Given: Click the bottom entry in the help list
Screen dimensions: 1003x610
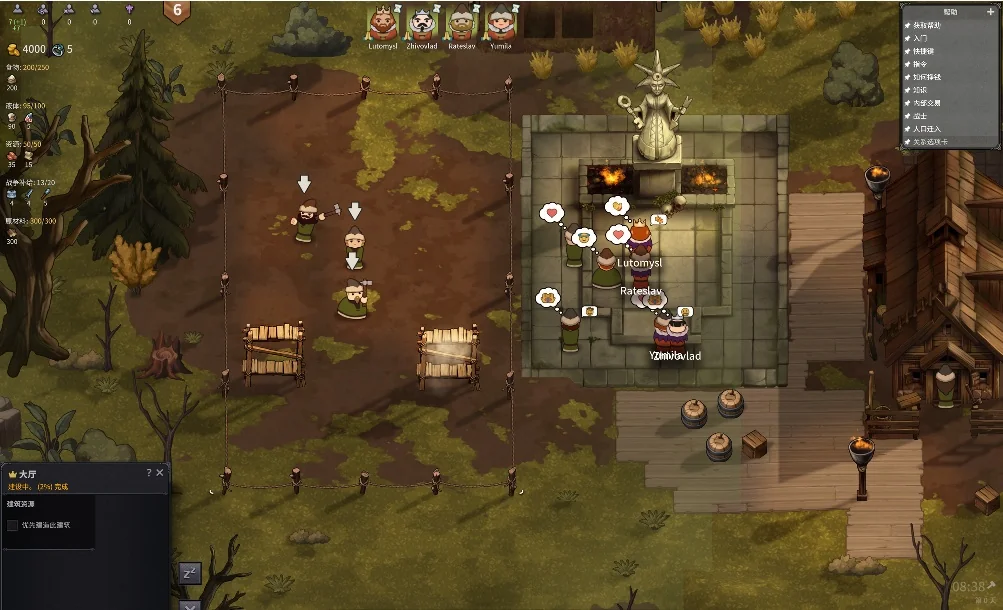Looking at the screenshot, I should [x=929, y=142].
